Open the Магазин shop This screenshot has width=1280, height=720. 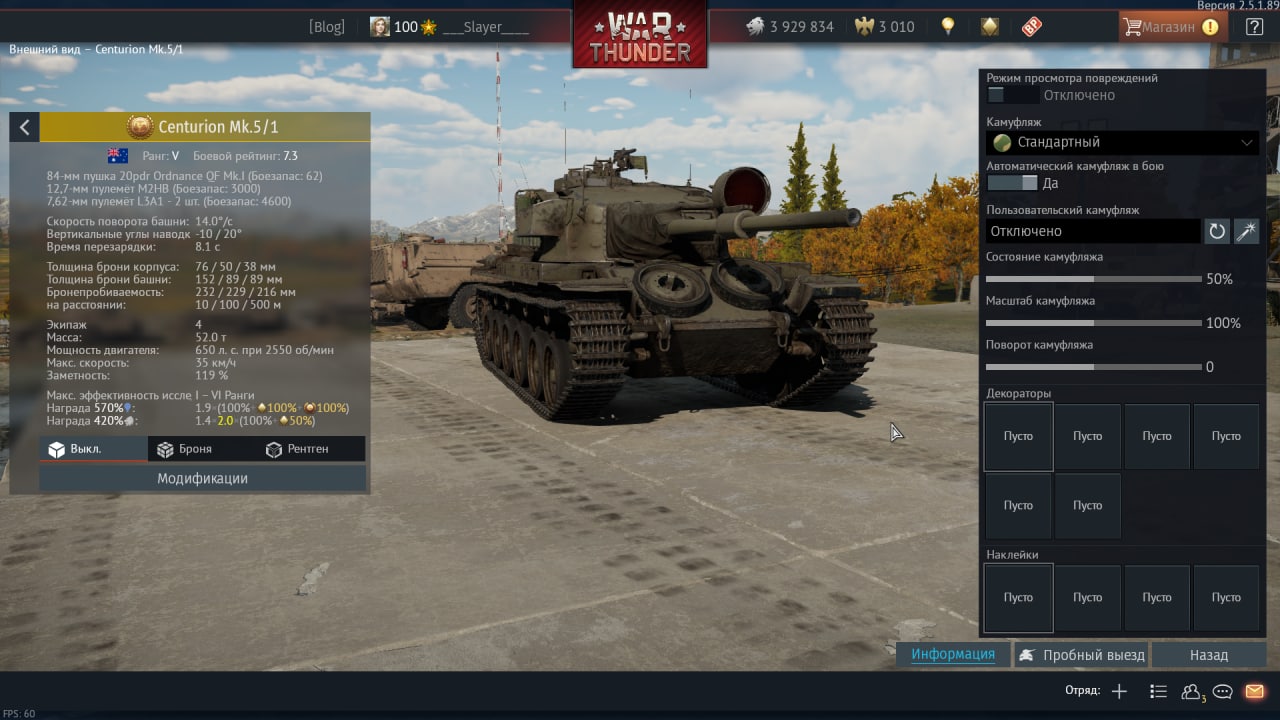pyautogui.click(x=1172, y=27)
